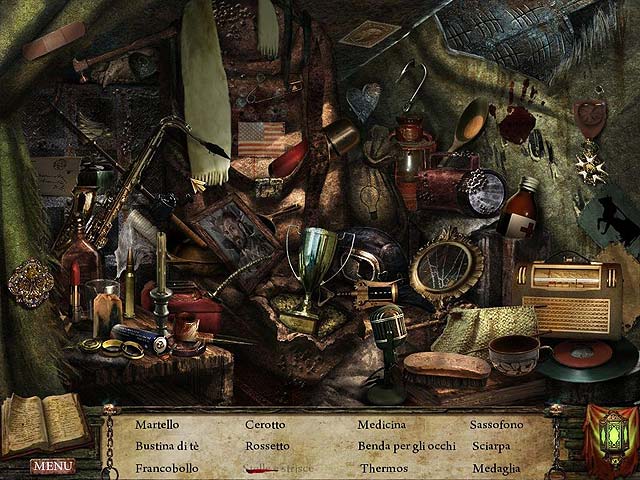Use the green lantern hint
Image resolution: width=640 pixels, height=480 pixels.
607,436
